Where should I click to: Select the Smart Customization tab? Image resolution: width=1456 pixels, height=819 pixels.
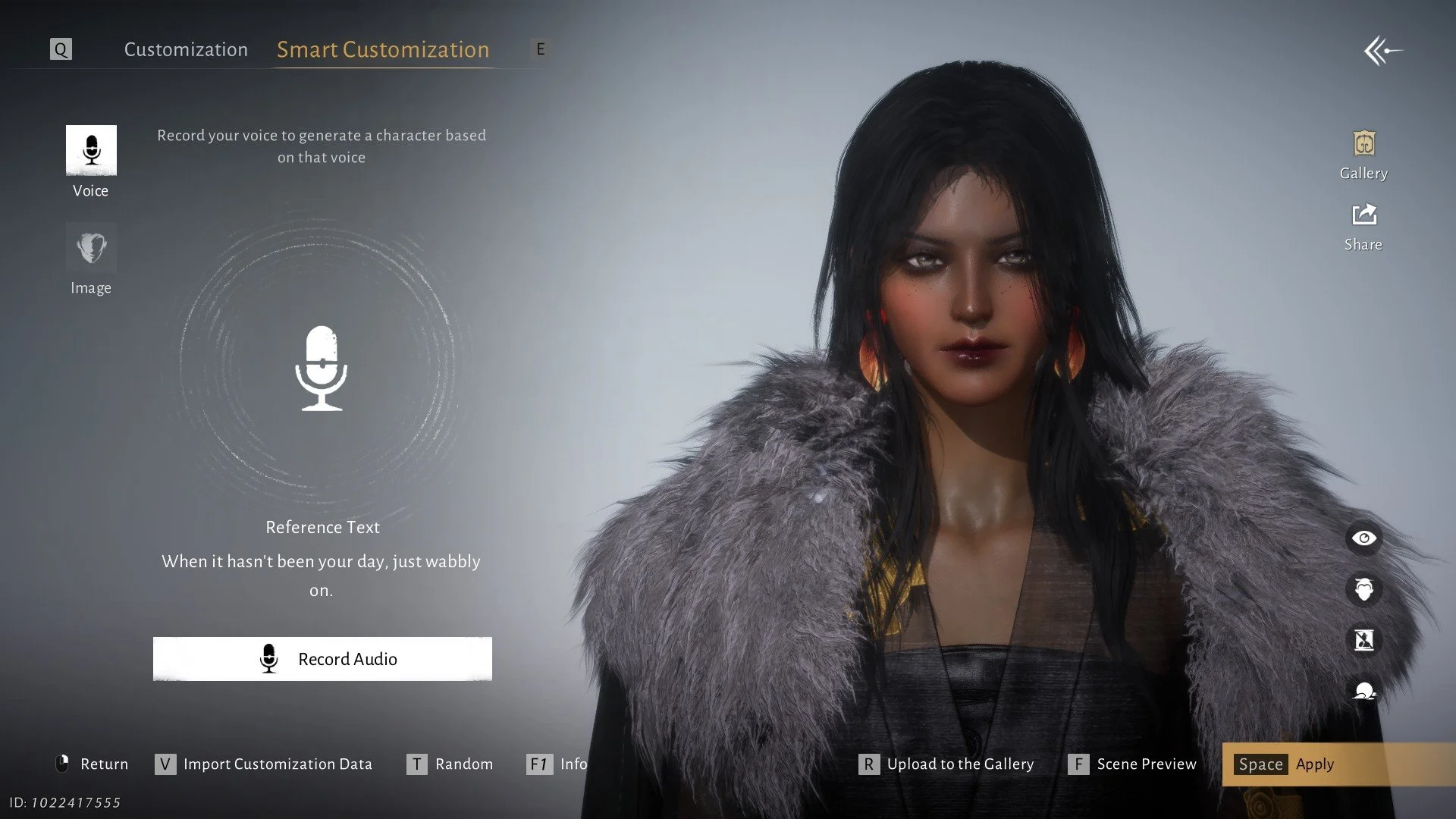click(x=383, y=49)
